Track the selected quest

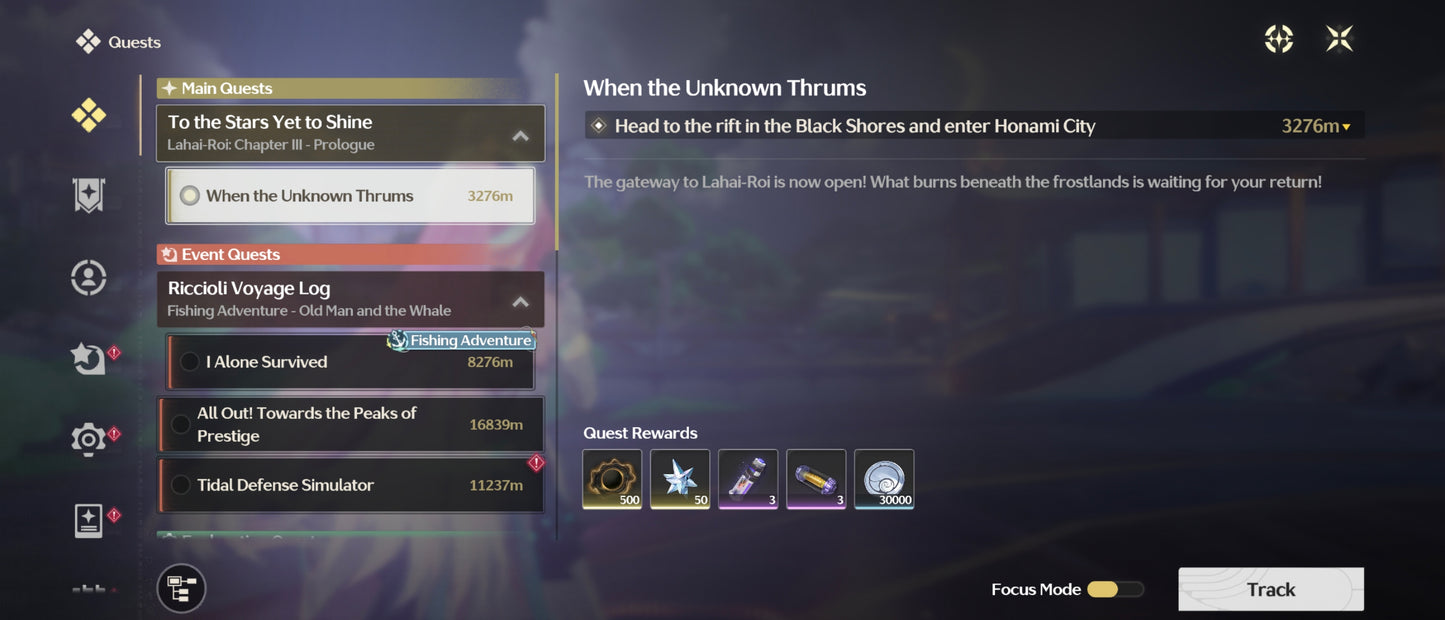point(1270,589)
